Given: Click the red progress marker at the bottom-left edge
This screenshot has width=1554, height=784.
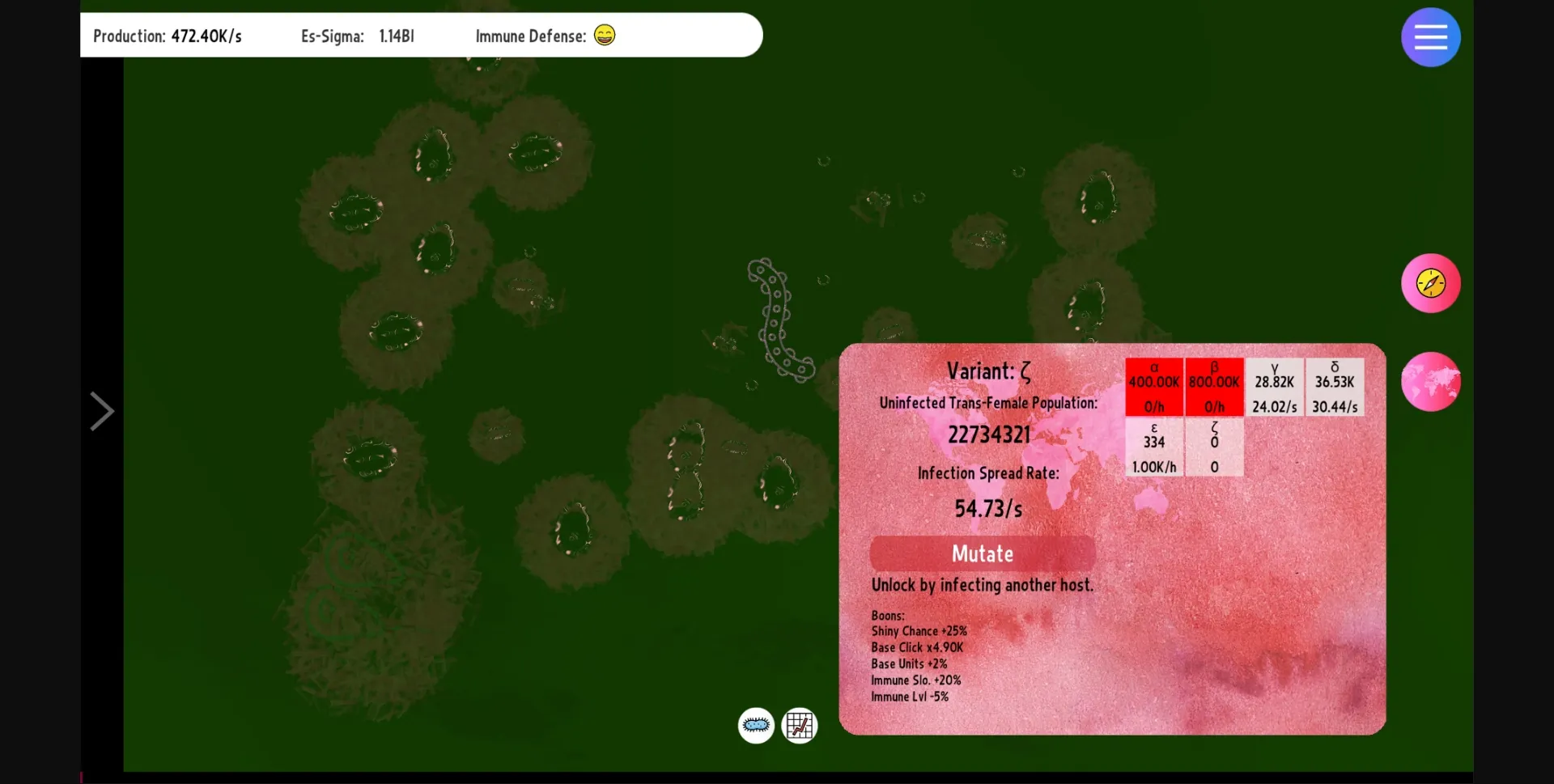Looking at the screenshot, I should point(80,777).
